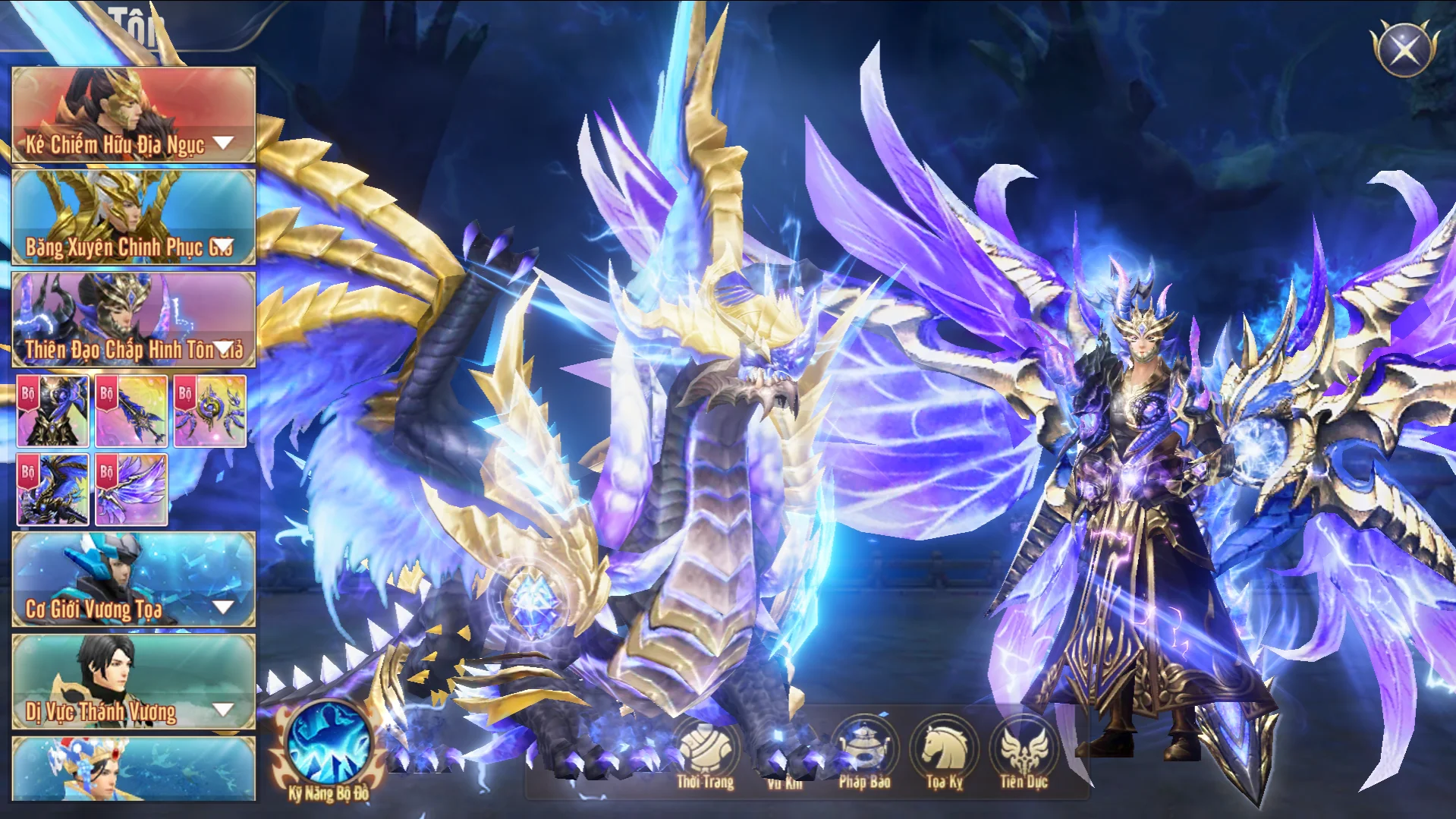The height and width of the screenshot is (819, 1456).
Task: Choose the blue dragon mount set piece
Action: [x=53, y=490]
